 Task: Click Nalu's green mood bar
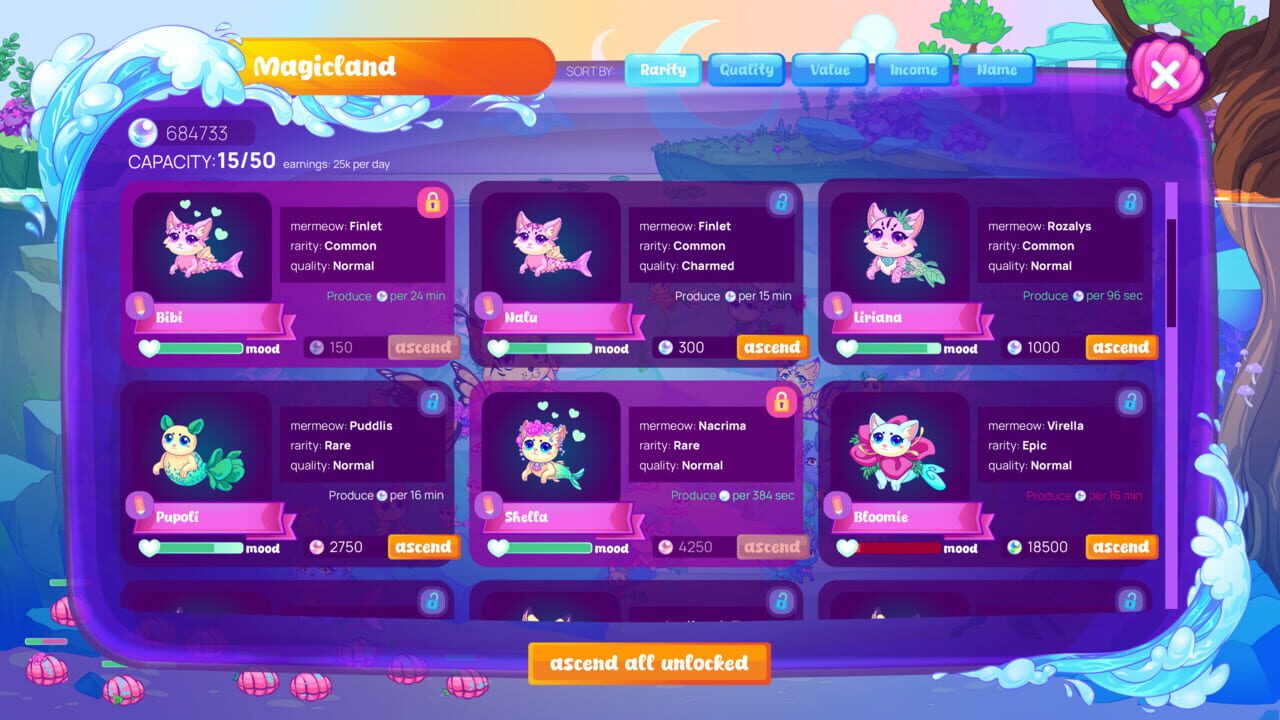tap(550, 349)
